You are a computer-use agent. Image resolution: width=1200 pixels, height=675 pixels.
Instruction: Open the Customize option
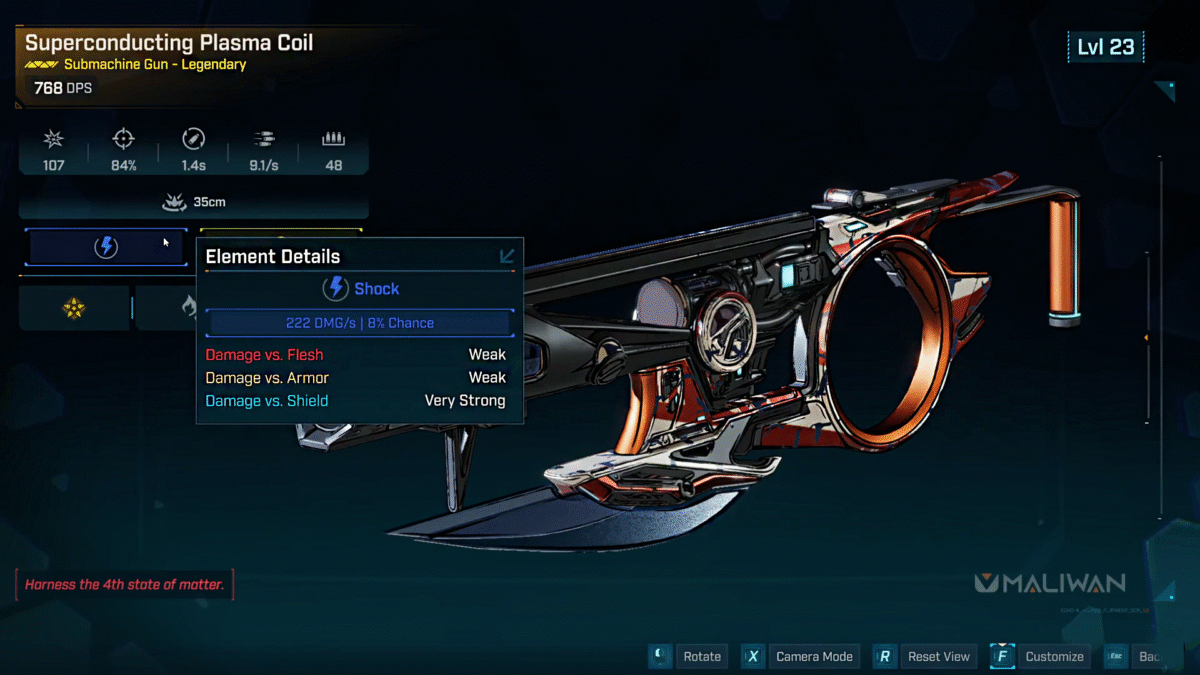1054,656
